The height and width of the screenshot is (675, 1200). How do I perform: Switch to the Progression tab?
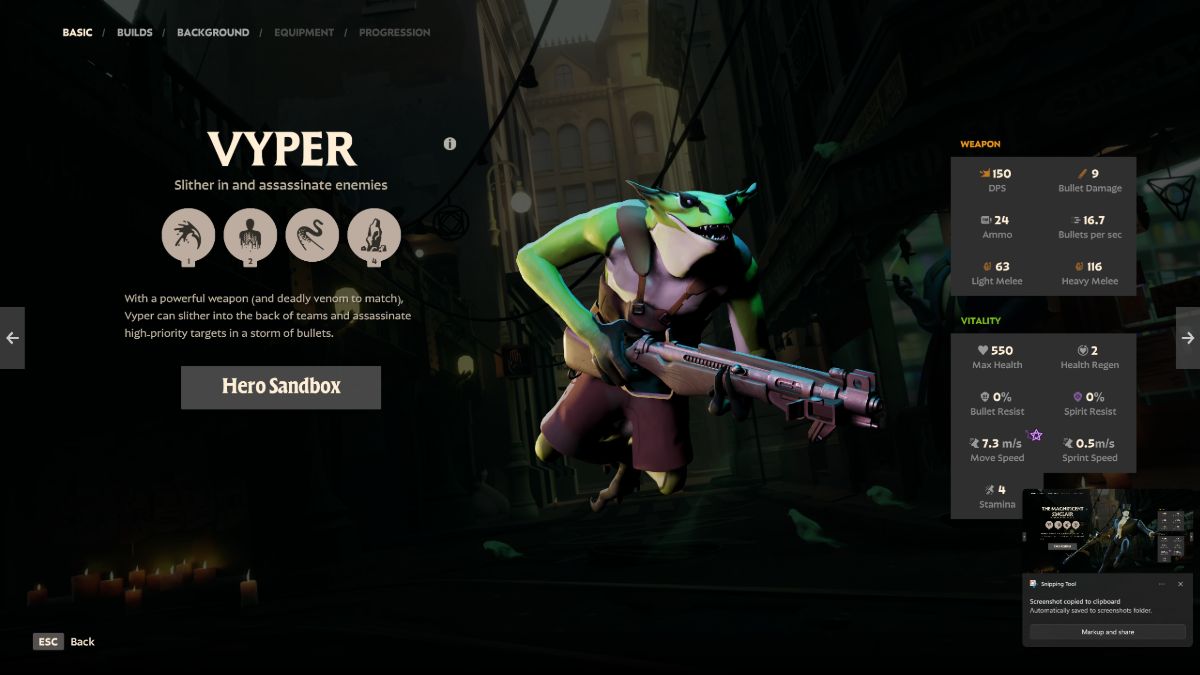tap(394, 33)
